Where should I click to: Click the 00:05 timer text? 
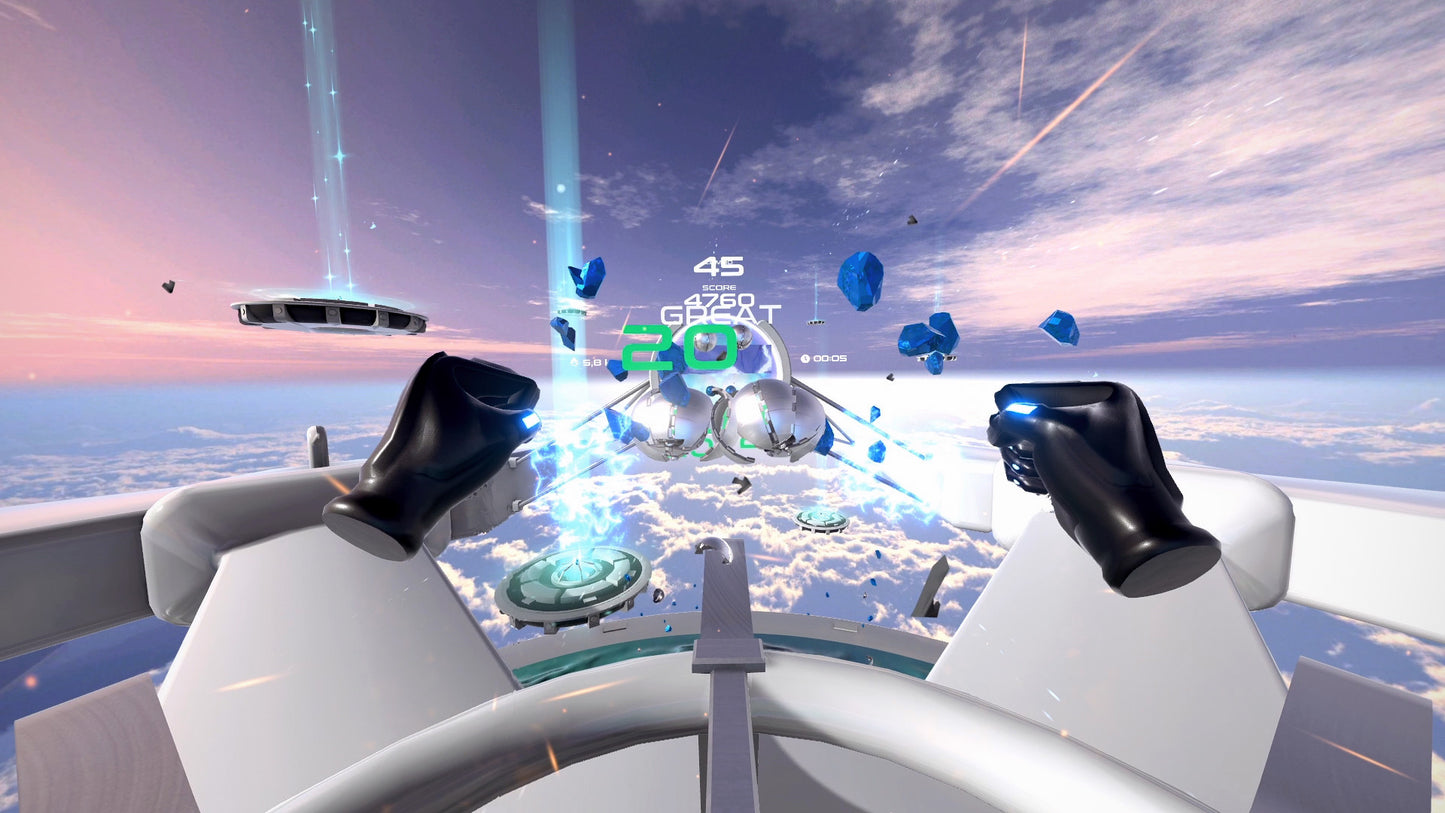point(830,357)
